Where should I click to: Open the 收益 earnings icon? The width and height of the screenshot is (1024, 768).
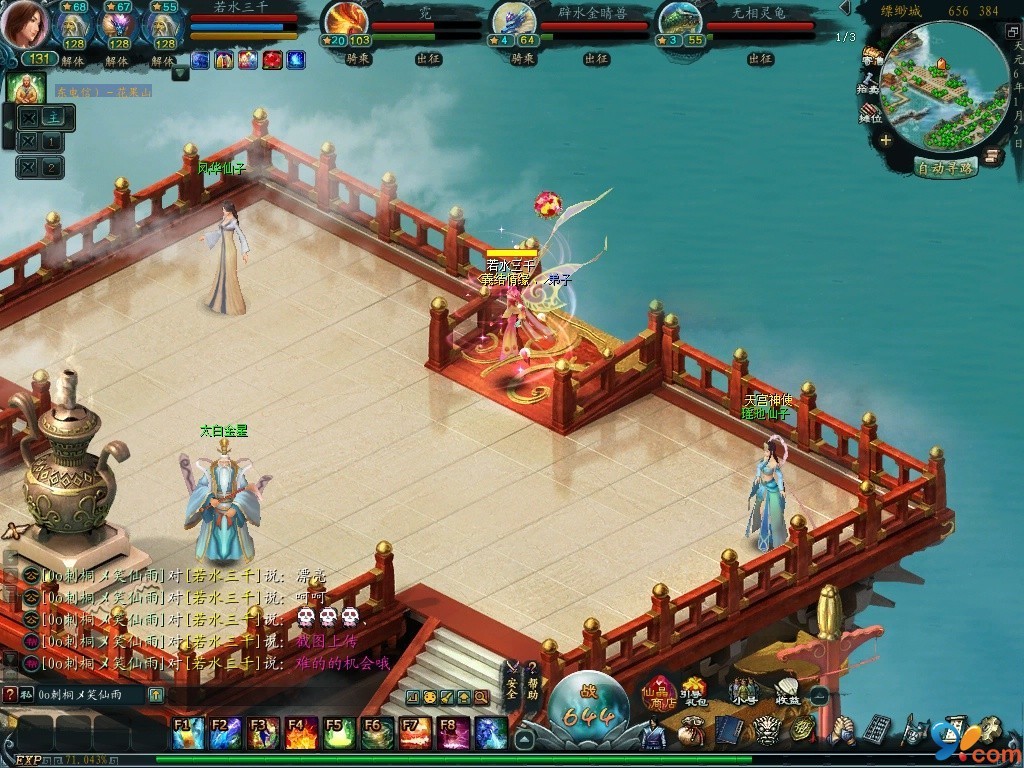click(x=787, y=692)
